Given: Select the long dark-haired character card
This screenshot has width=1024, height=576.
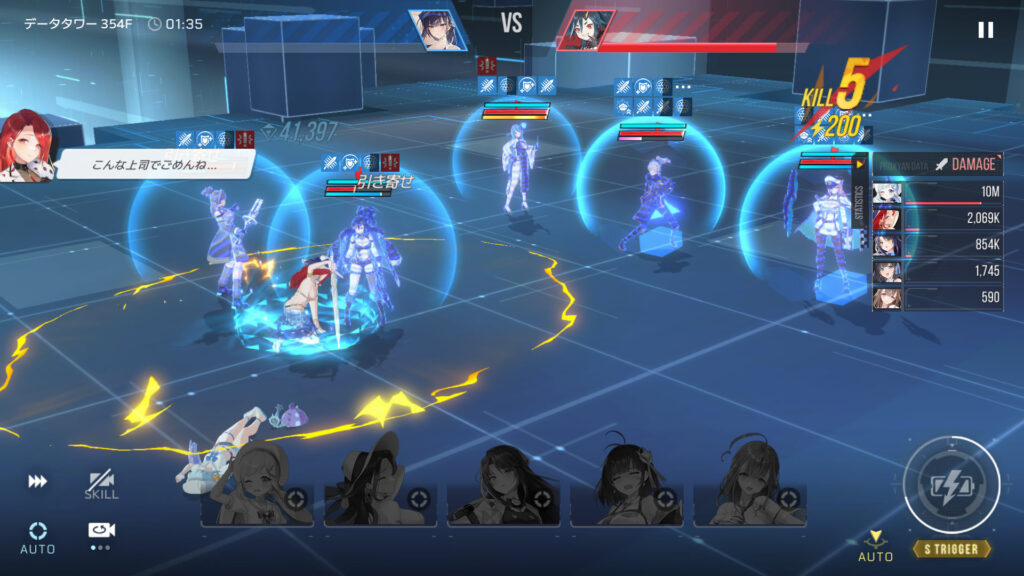Looking at the screenshot, I should [504, 485].
